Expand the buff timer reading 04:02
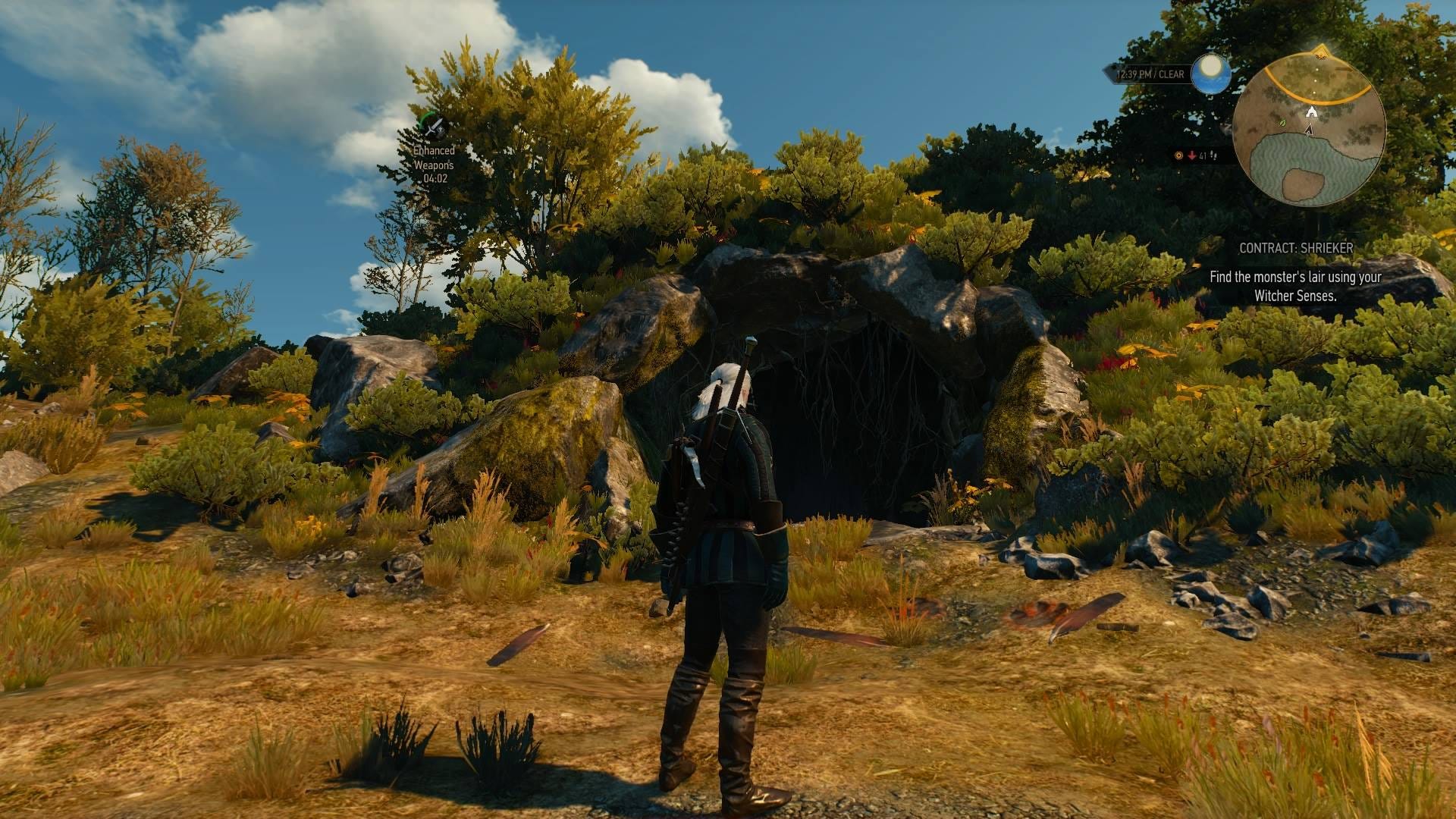This screenshot has width=1456, height=819. click(436, 176)
